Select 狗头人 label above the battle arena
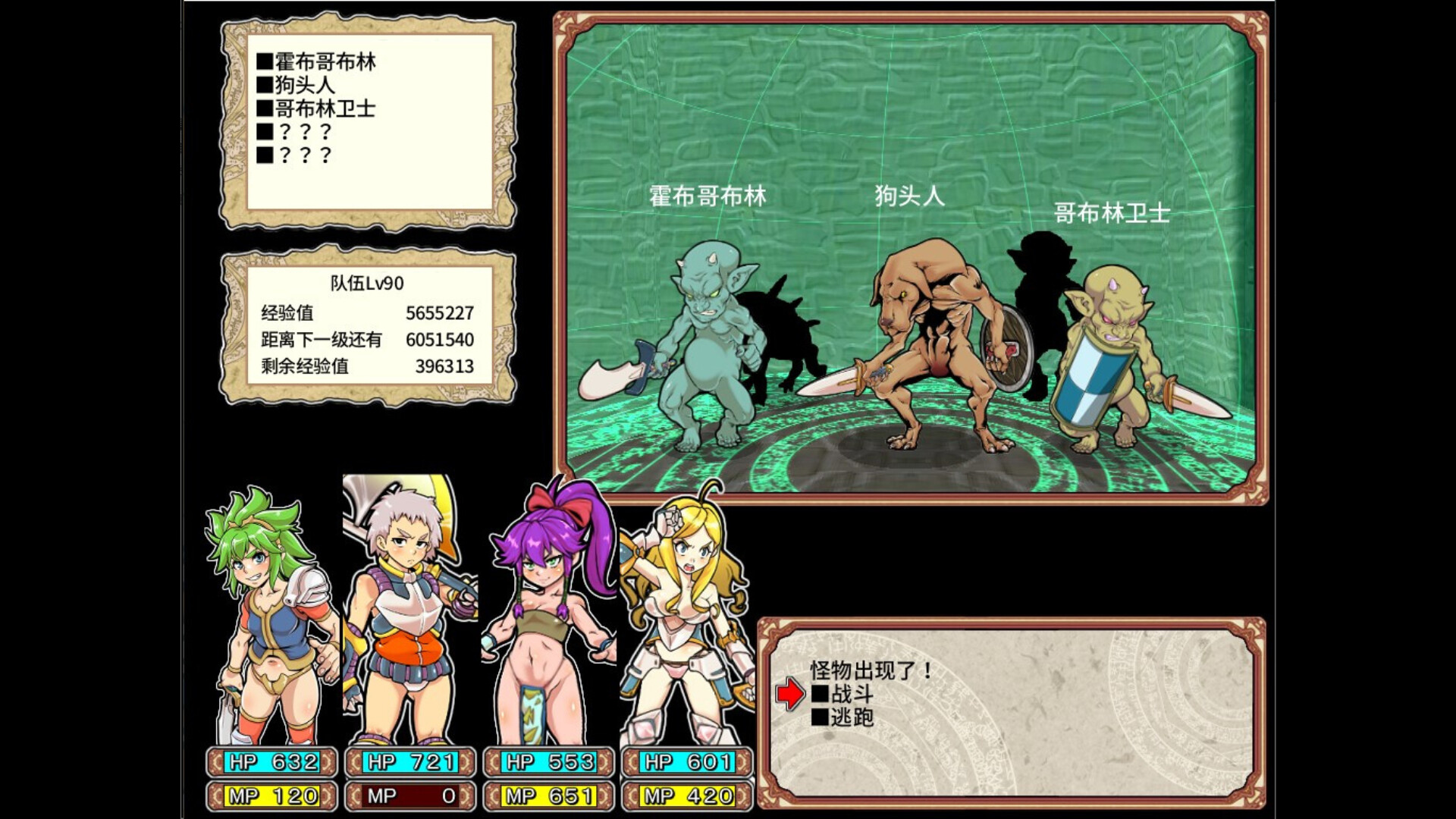 tap(908, 195)
